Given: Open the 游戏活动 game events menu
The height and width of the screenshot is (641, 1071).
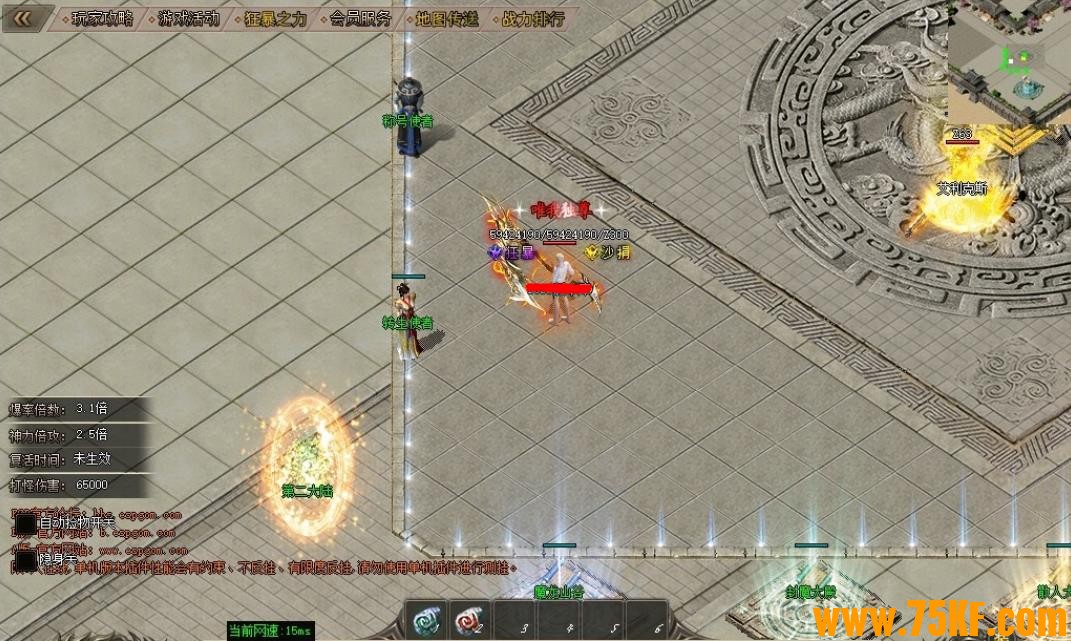Looking at the screenshot, I should coord(188,19).
